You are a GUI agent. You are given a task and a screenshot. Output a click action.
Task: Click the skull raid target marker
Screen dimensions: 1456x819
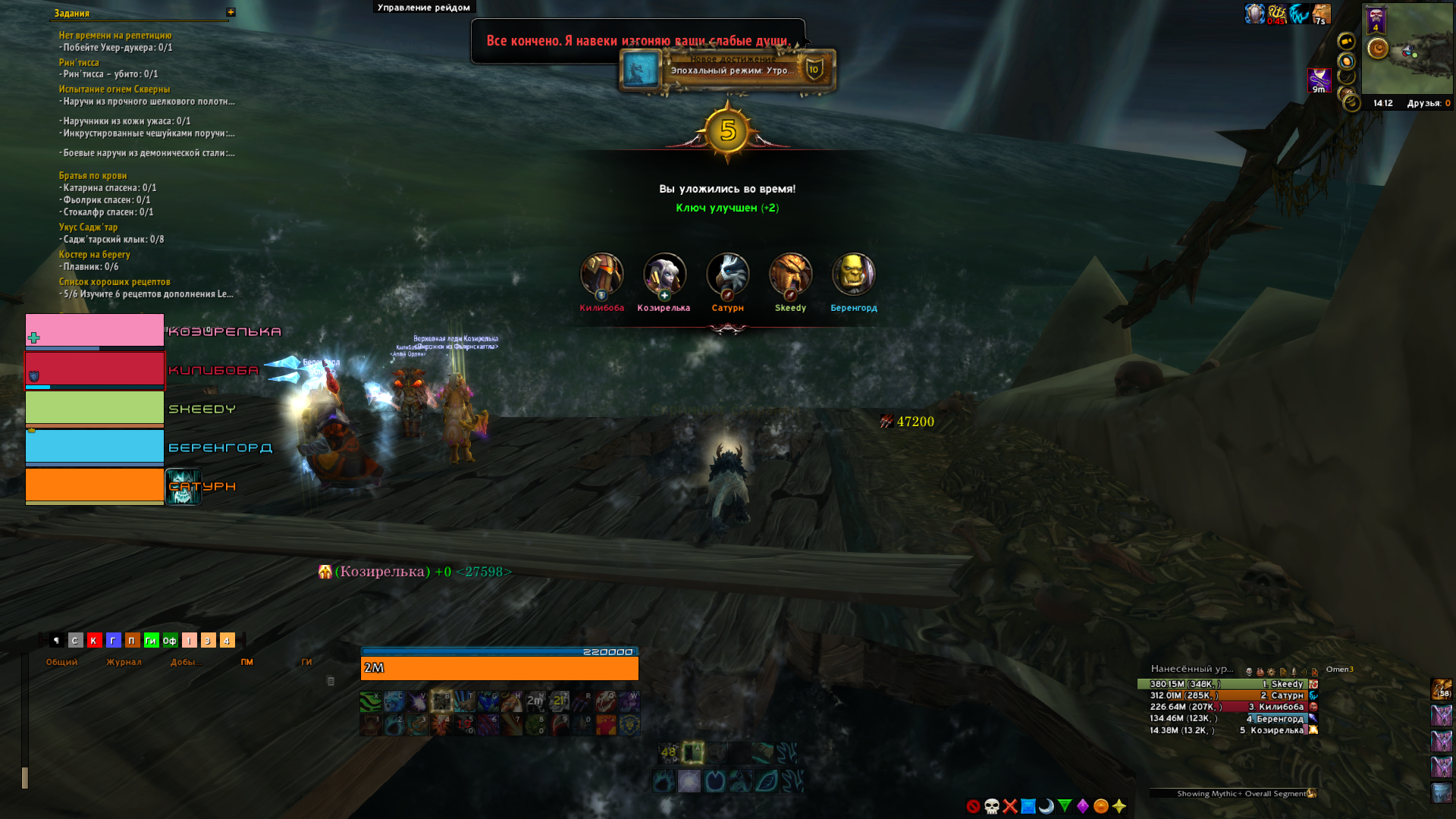(x=992, y=806)
